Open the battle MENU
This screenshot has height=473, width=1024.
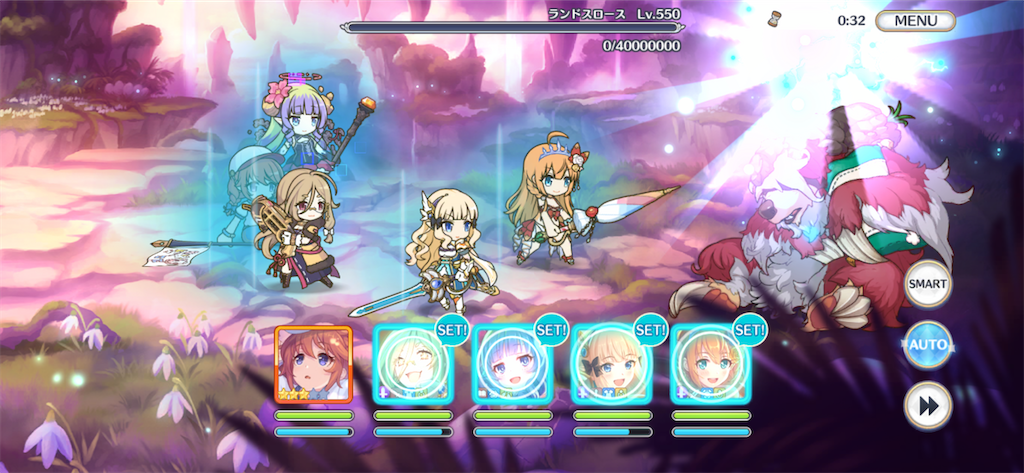coord(914,21)
